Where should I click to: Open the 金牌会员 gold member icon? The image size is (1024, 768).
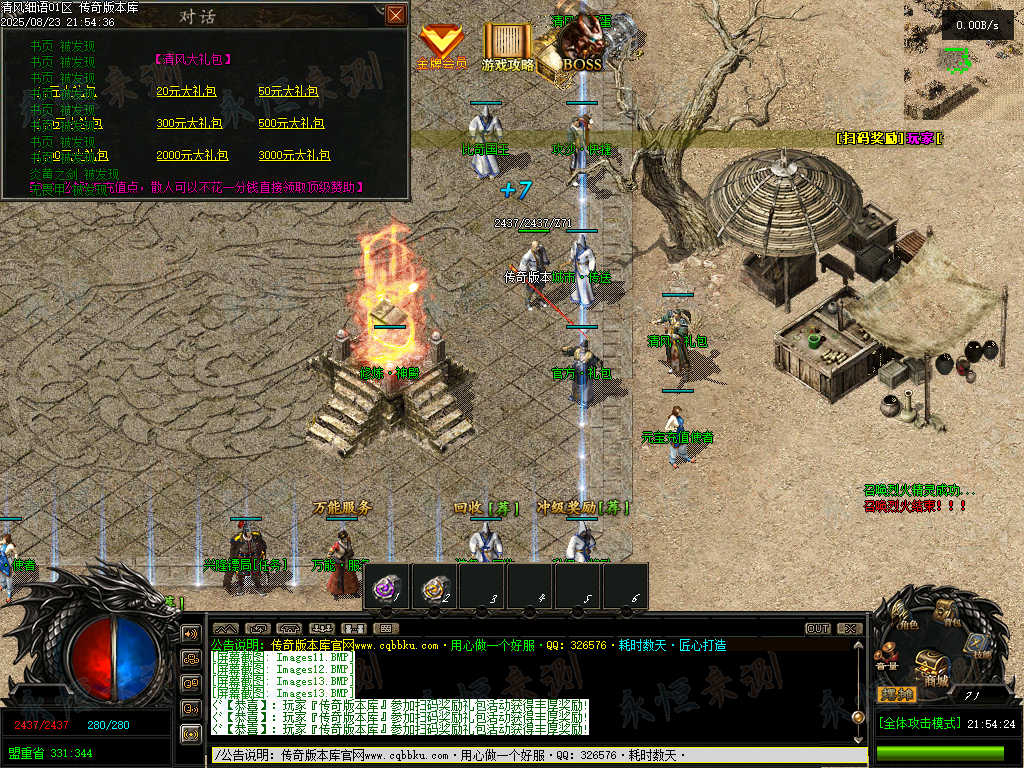441,47
